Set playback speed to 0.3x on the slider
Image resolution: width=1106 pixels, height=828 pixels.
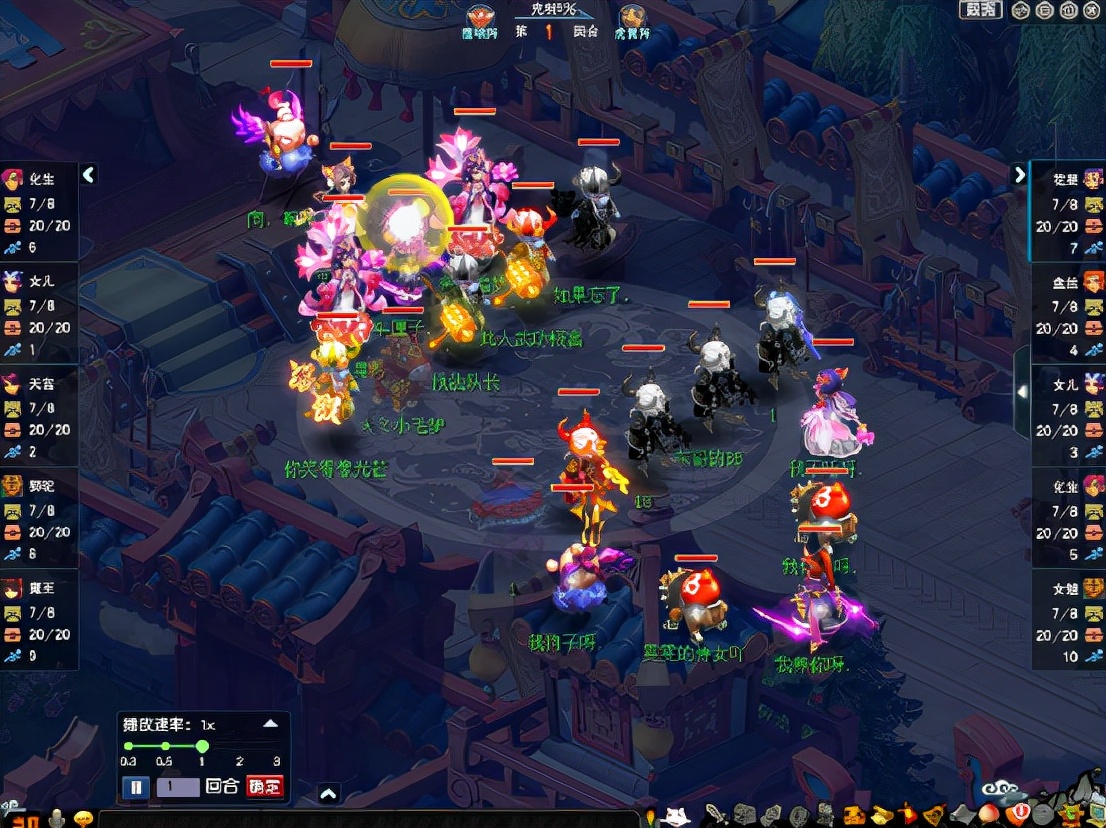(128, 747)
